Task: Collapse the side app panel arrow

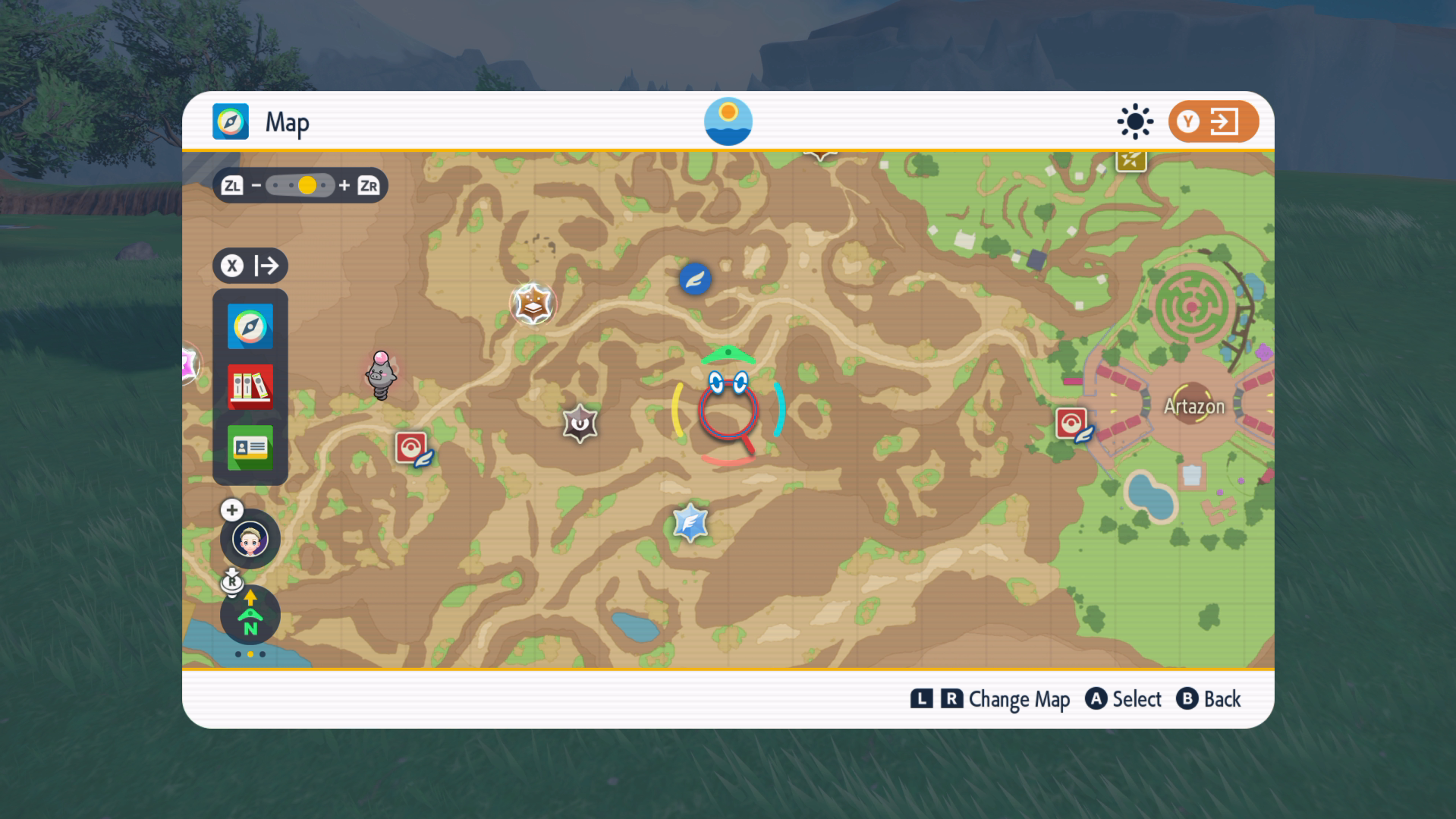Action: [x=250, y=266]
